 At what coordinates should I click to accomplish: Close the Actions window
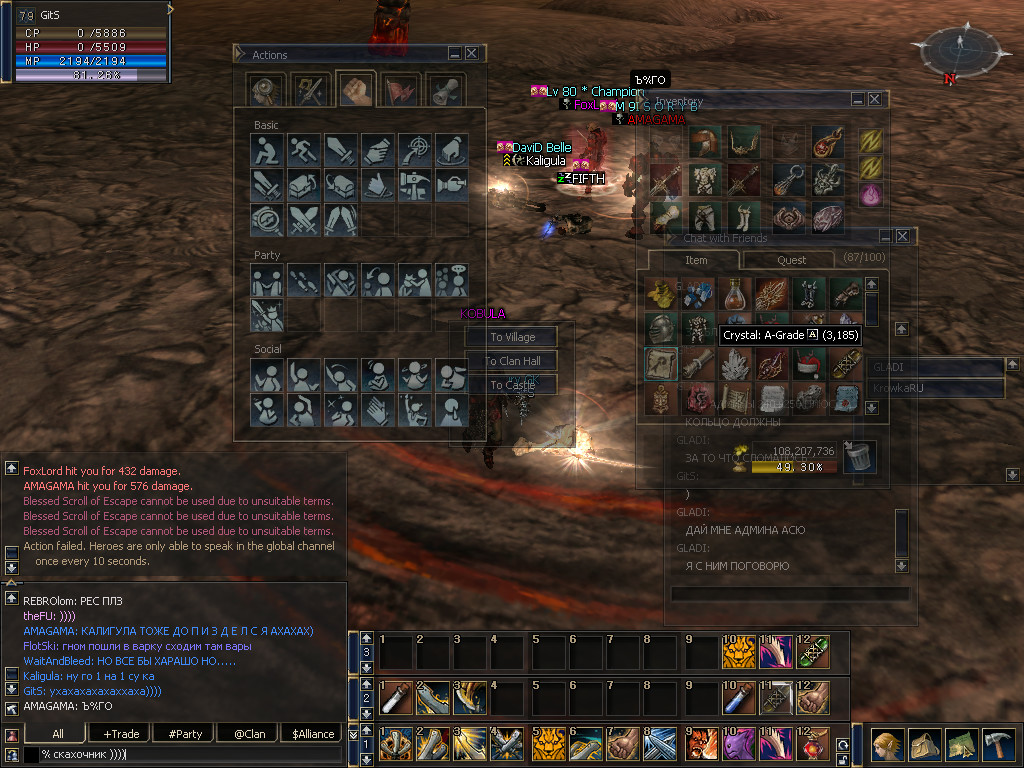[x=472, y=54]
